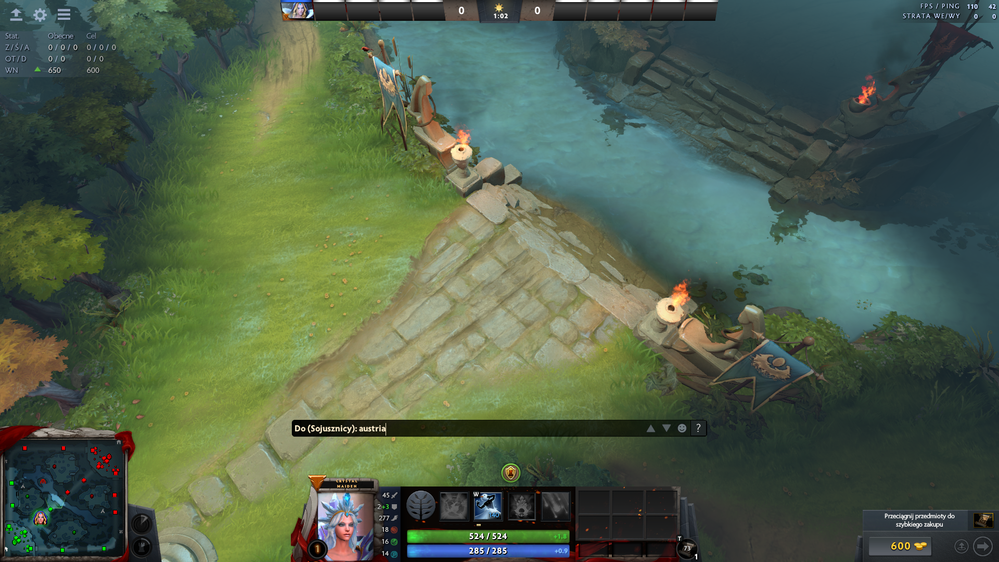Select the Crystal Nova ability icon

(x=454, y=506)
